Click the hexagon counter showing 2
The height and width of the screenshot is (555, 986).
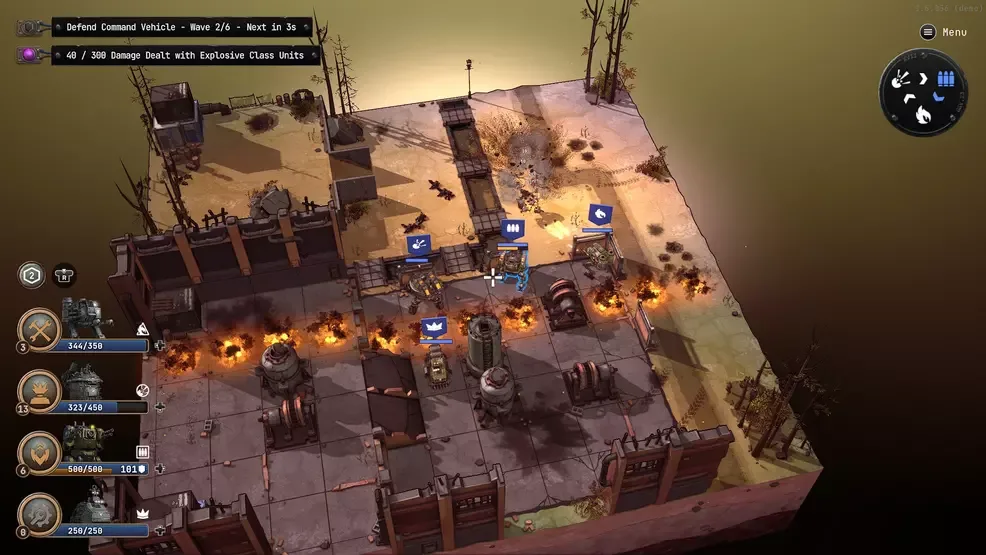point(32,275)
